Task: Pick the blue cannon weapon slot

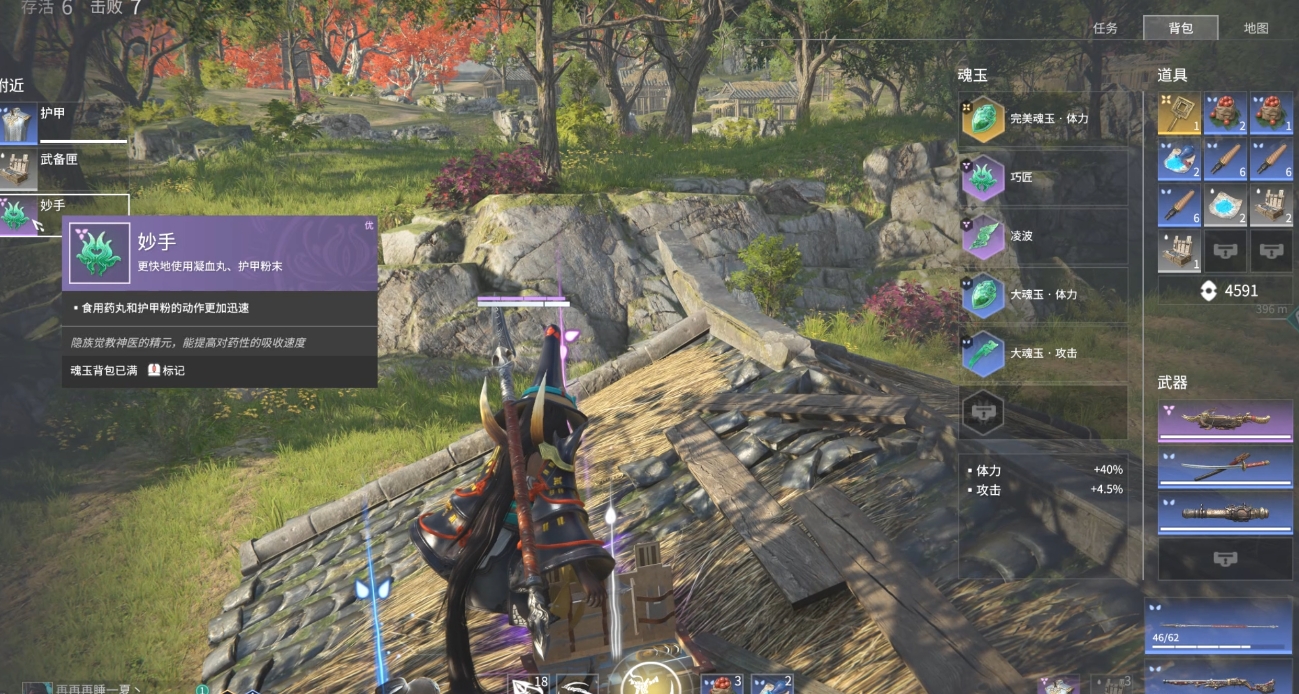Action: tap(1225, 513)
